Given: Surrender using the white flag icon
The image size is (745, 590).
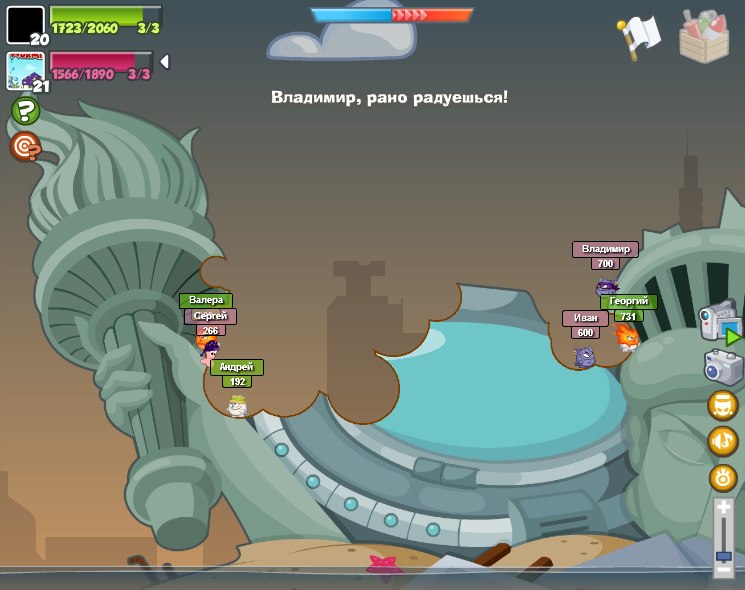Looking at the screenshot, I should tap(640, 36).
